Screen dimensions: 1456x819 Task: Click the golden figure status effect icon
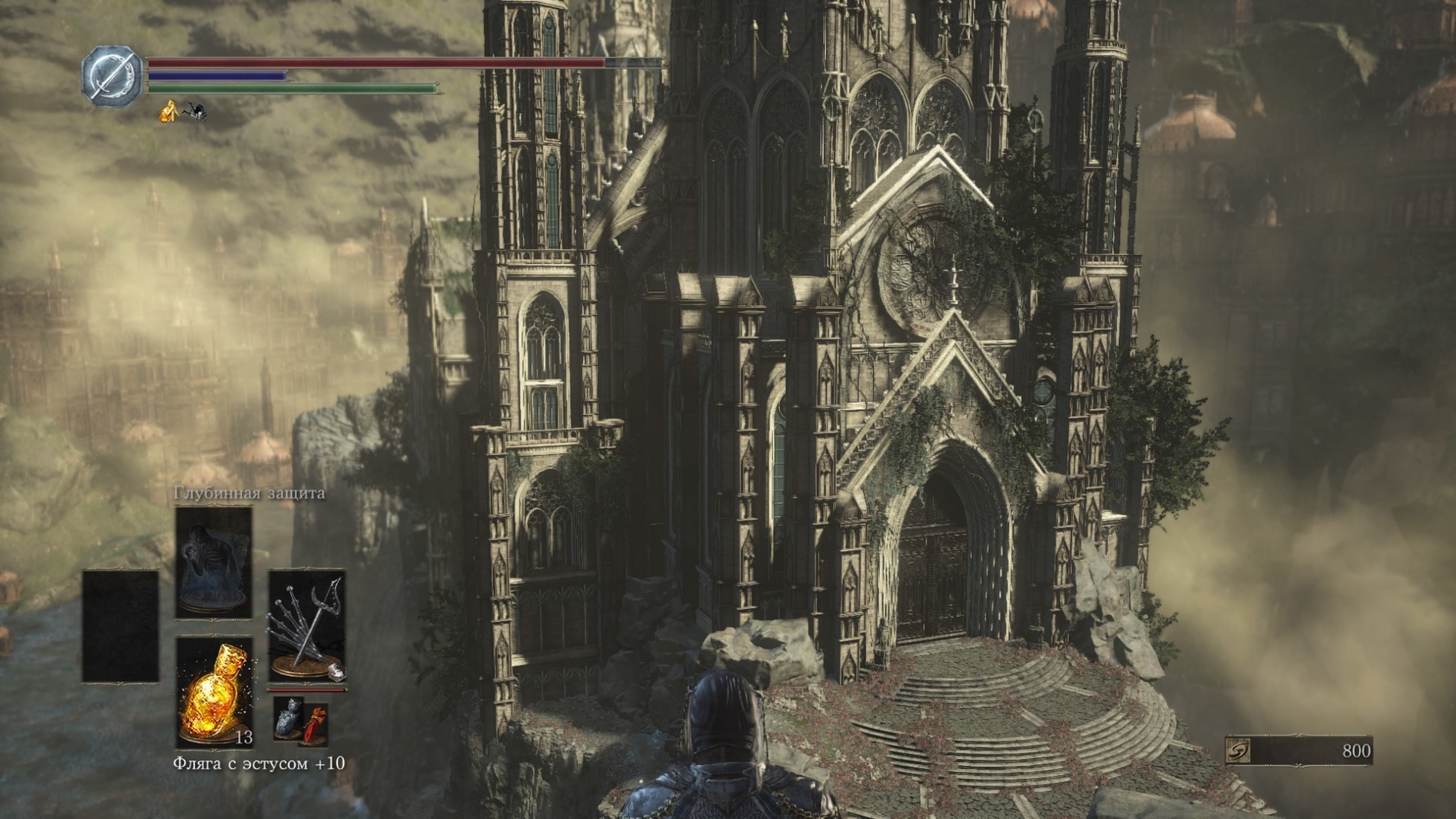pyautogui.click(x=169, y=112)
